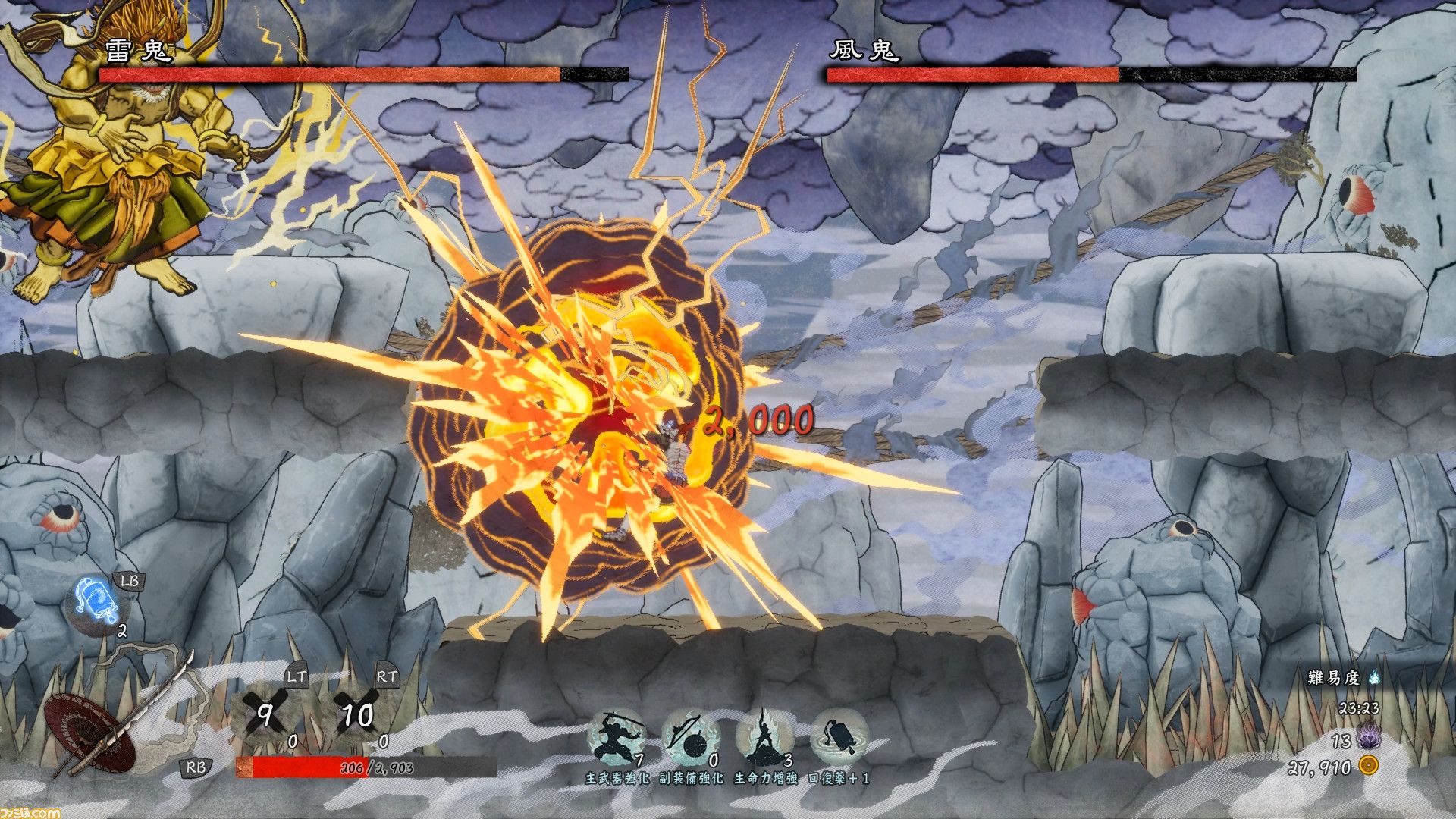
Task: Select the crossed-out sub-weapon slot showing 10
Action: tap(356, 714)
